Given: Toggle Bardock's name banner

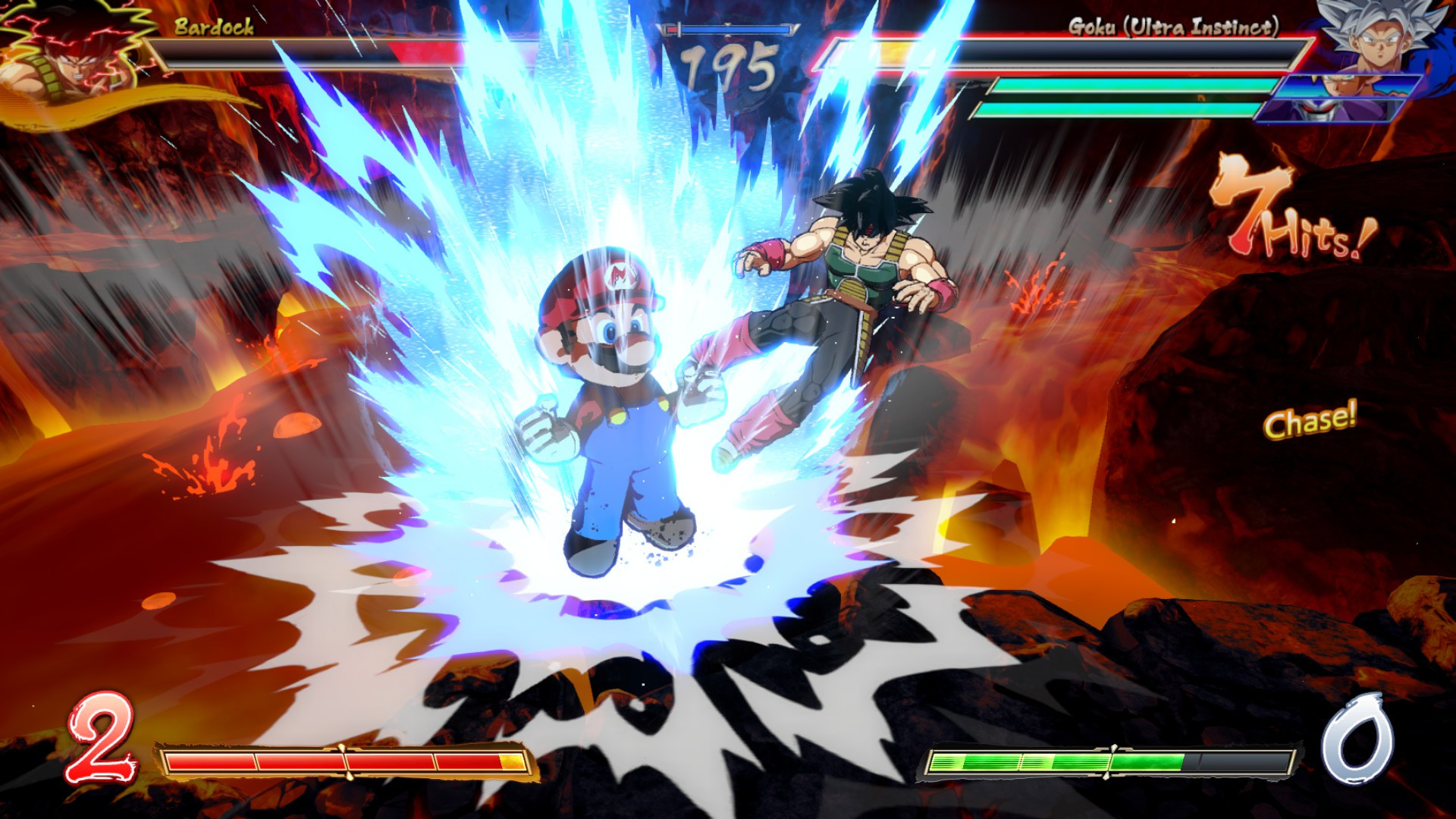Looking at the screenshot, I should click(212, 30).
